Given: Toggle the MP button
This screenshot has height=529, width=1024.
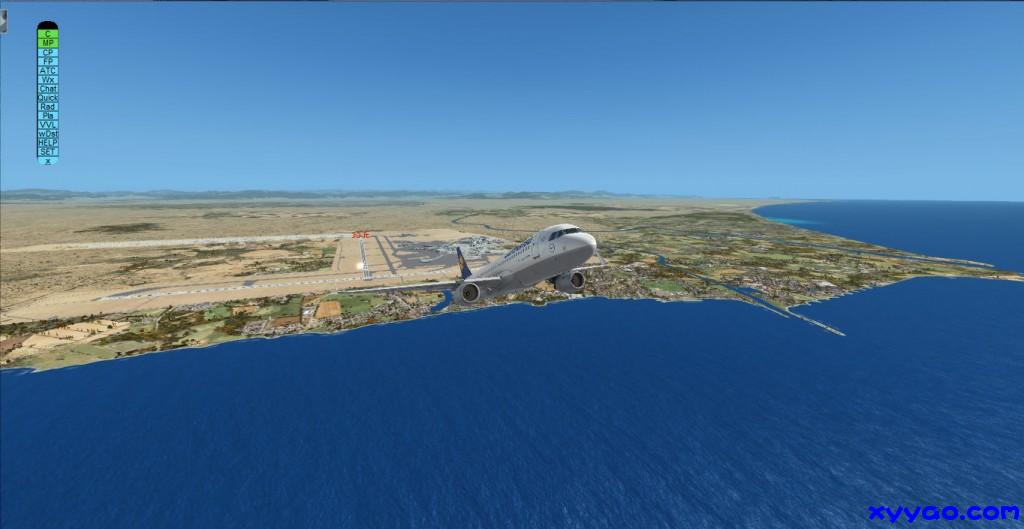Looking at the screenshot, I should [x=47, y=43].
